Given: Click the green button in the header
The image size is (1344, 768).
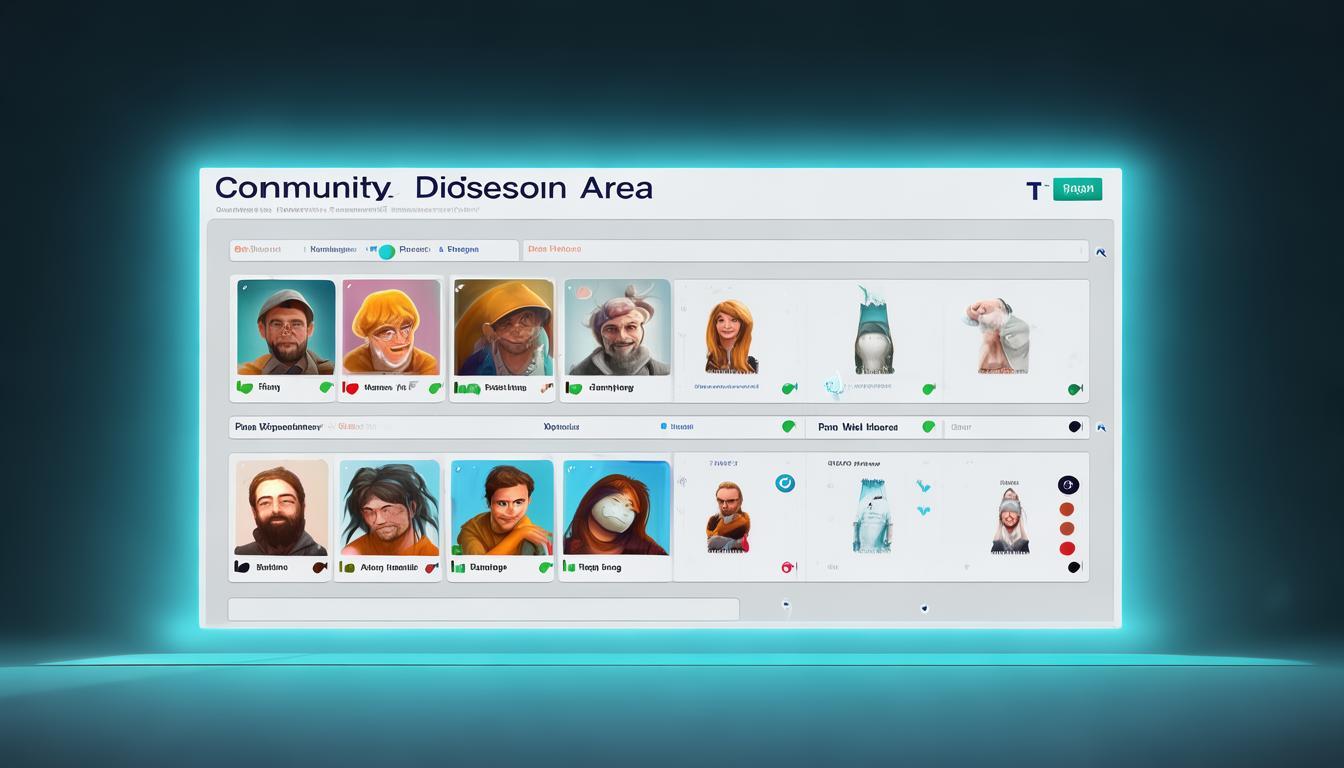Looking at the screenshot, I should coord(1077,189).
